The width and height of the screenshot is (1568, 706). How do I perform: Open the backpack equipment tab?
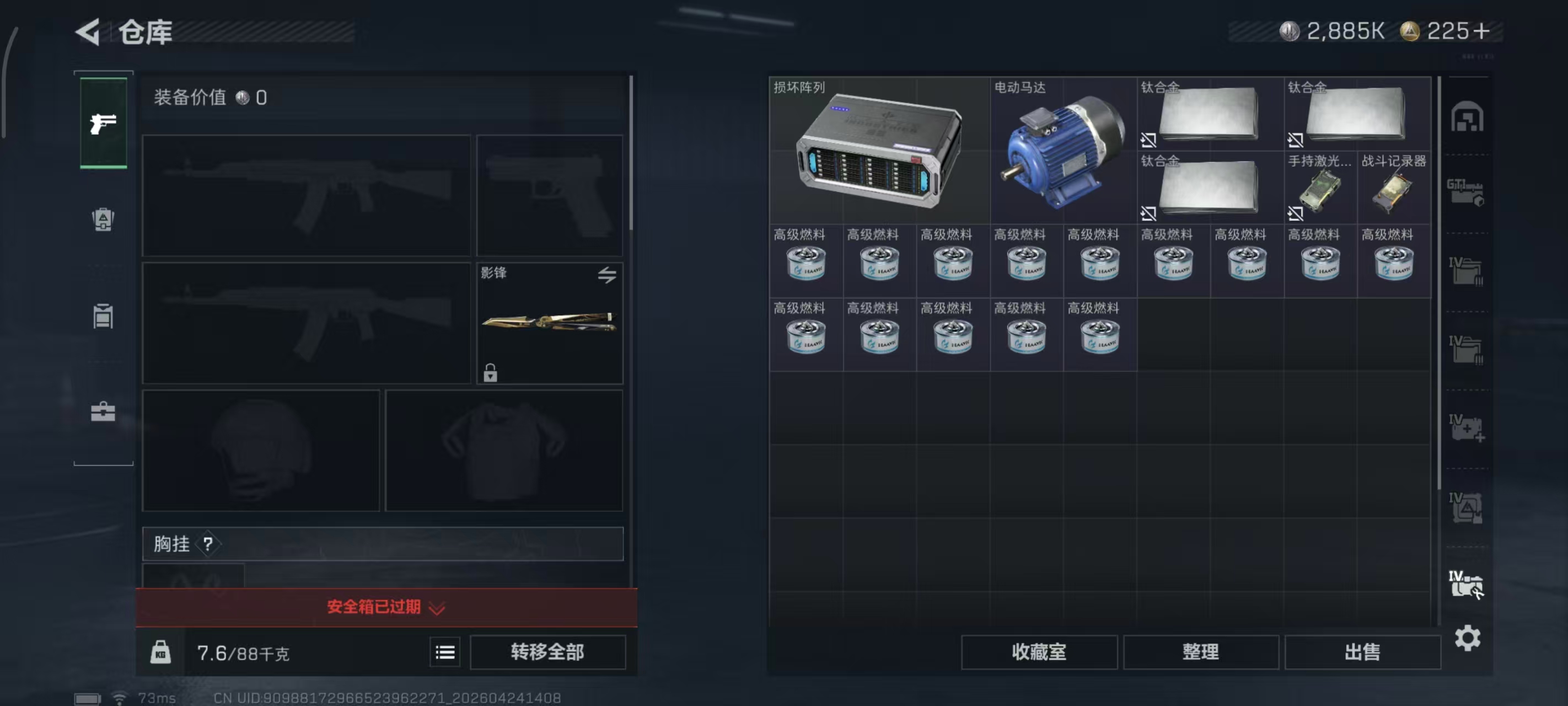[104, 221]
